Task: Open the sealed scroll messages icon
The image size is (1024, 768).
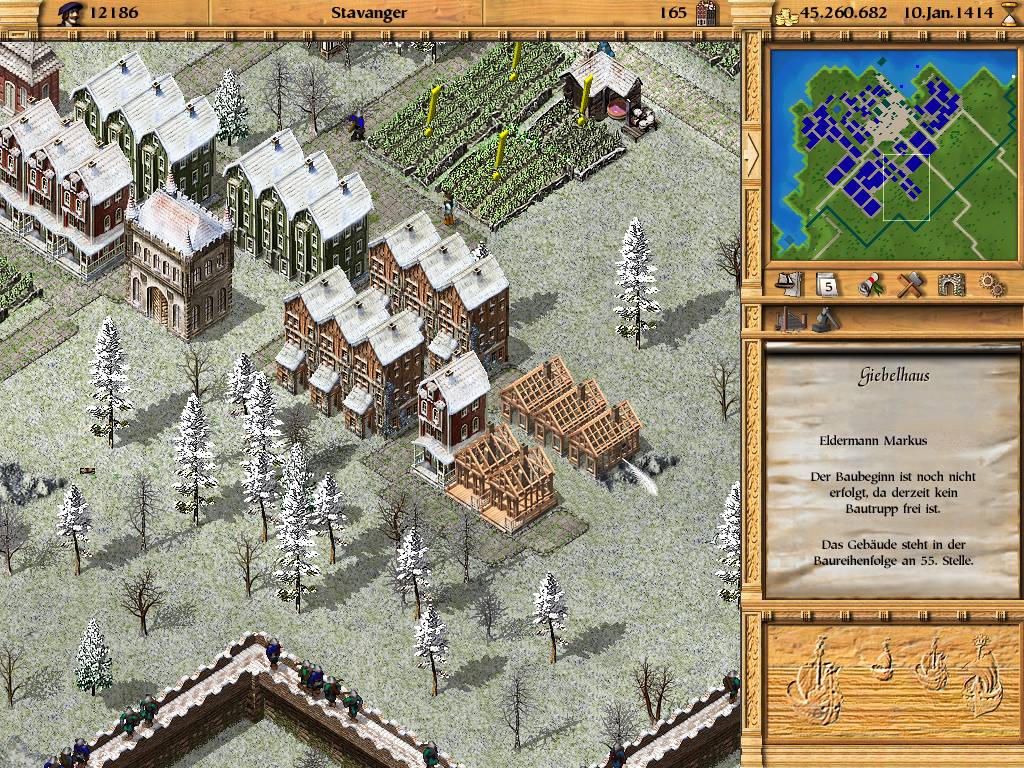Action: [871, 285]
